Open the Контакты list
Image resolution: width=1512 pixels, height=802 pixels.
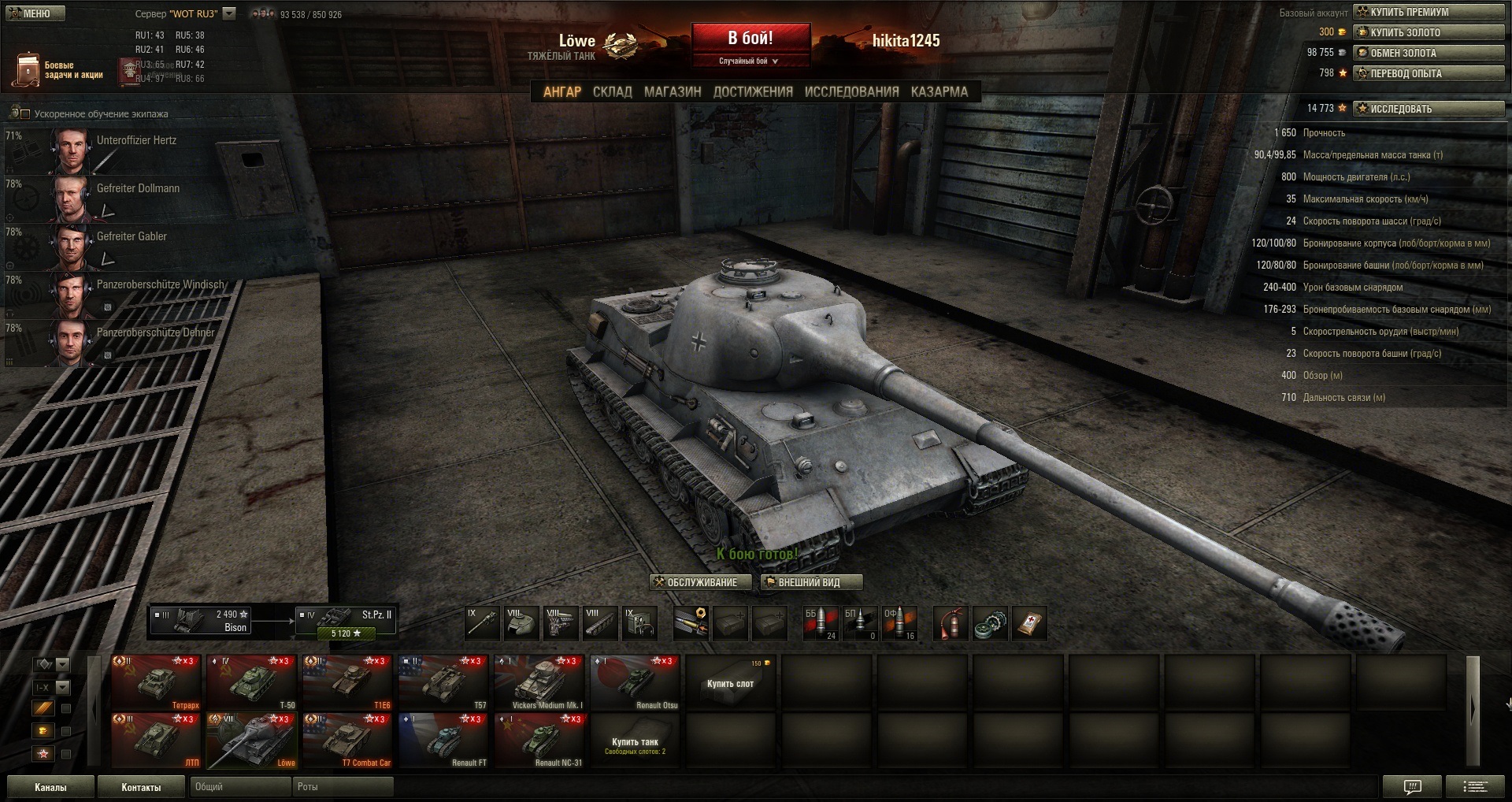[x=141, y=787]
